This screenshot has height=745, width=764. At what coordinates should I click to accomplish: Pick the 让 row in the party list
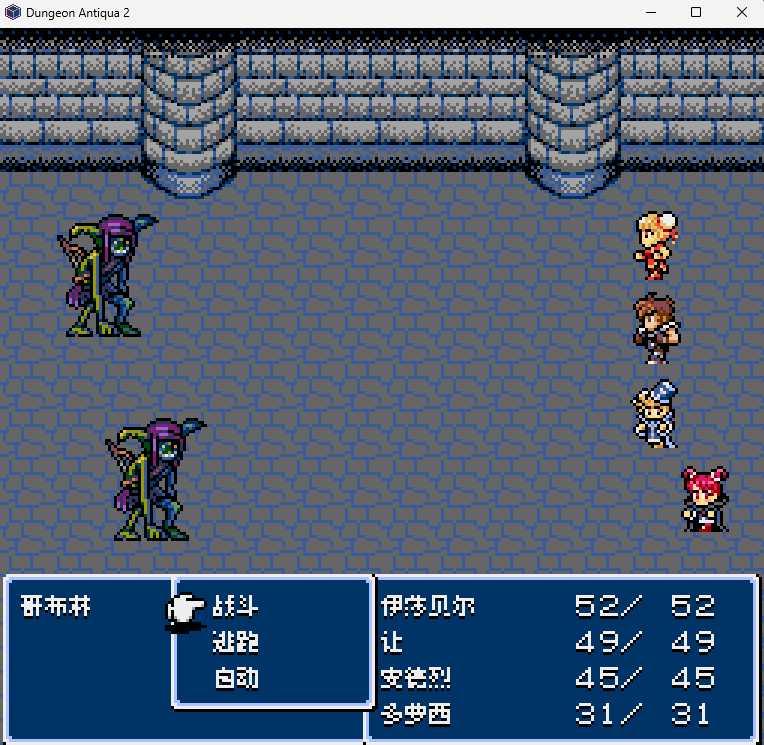pyautogui.click(x=392, y=642)
